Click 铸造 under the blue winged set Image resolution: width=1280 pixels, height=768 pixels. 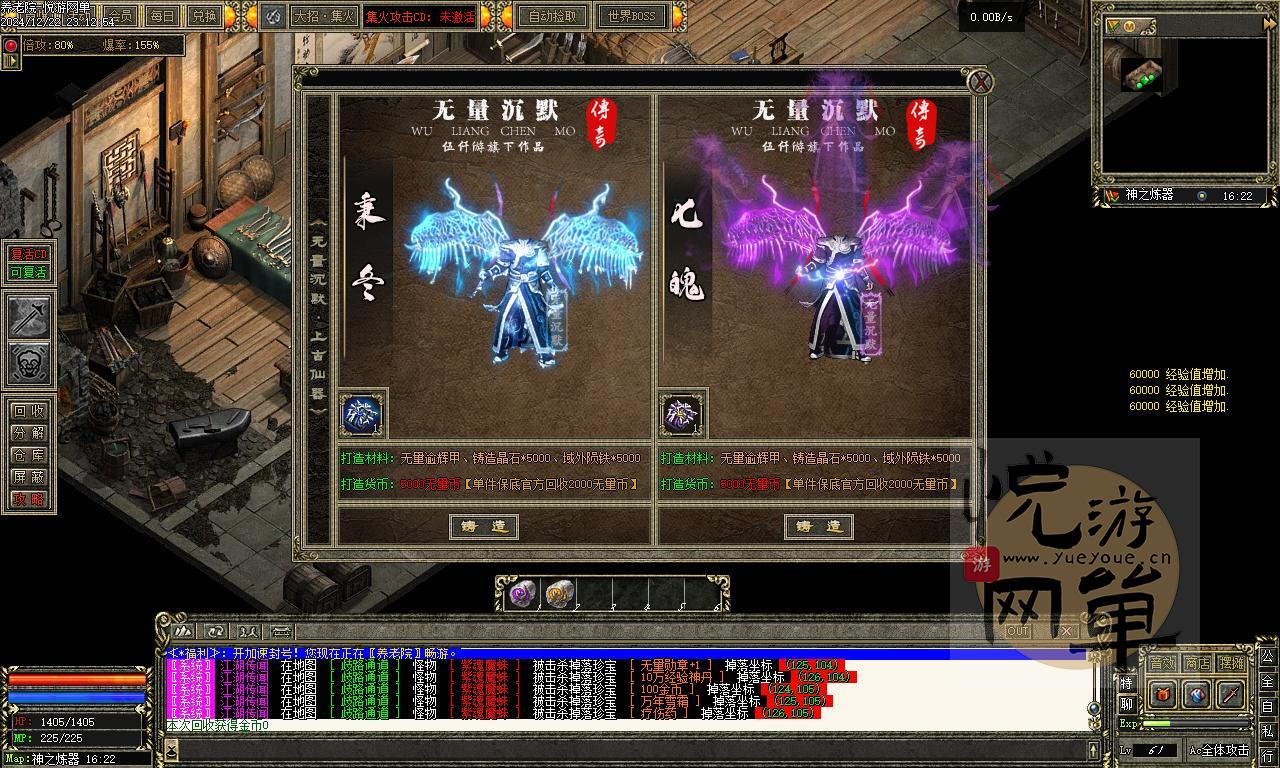point(484,526)
